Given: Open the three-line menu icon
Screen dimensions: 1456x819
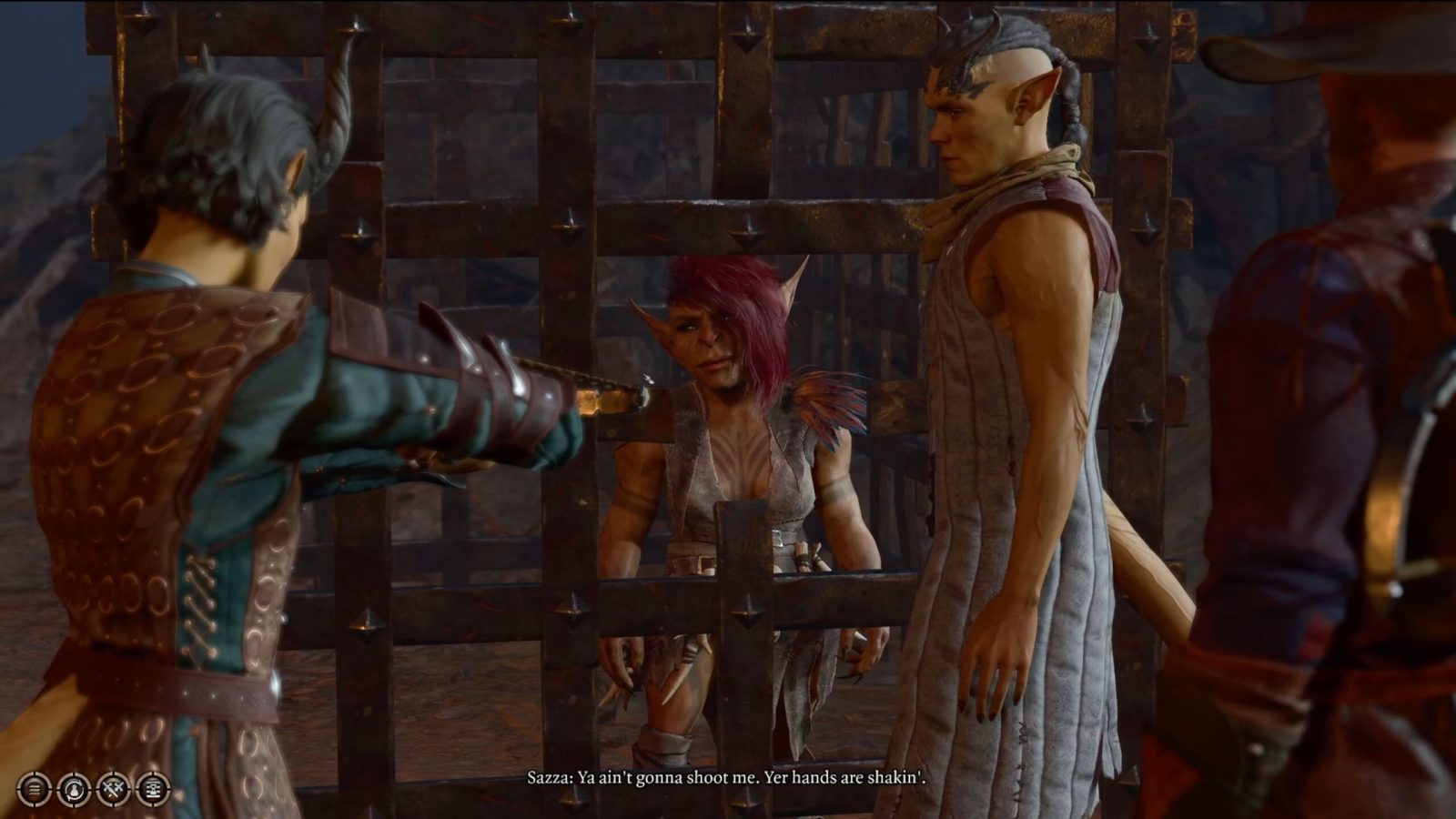Looking at the screenshot, I should click(x=34, y=788).
